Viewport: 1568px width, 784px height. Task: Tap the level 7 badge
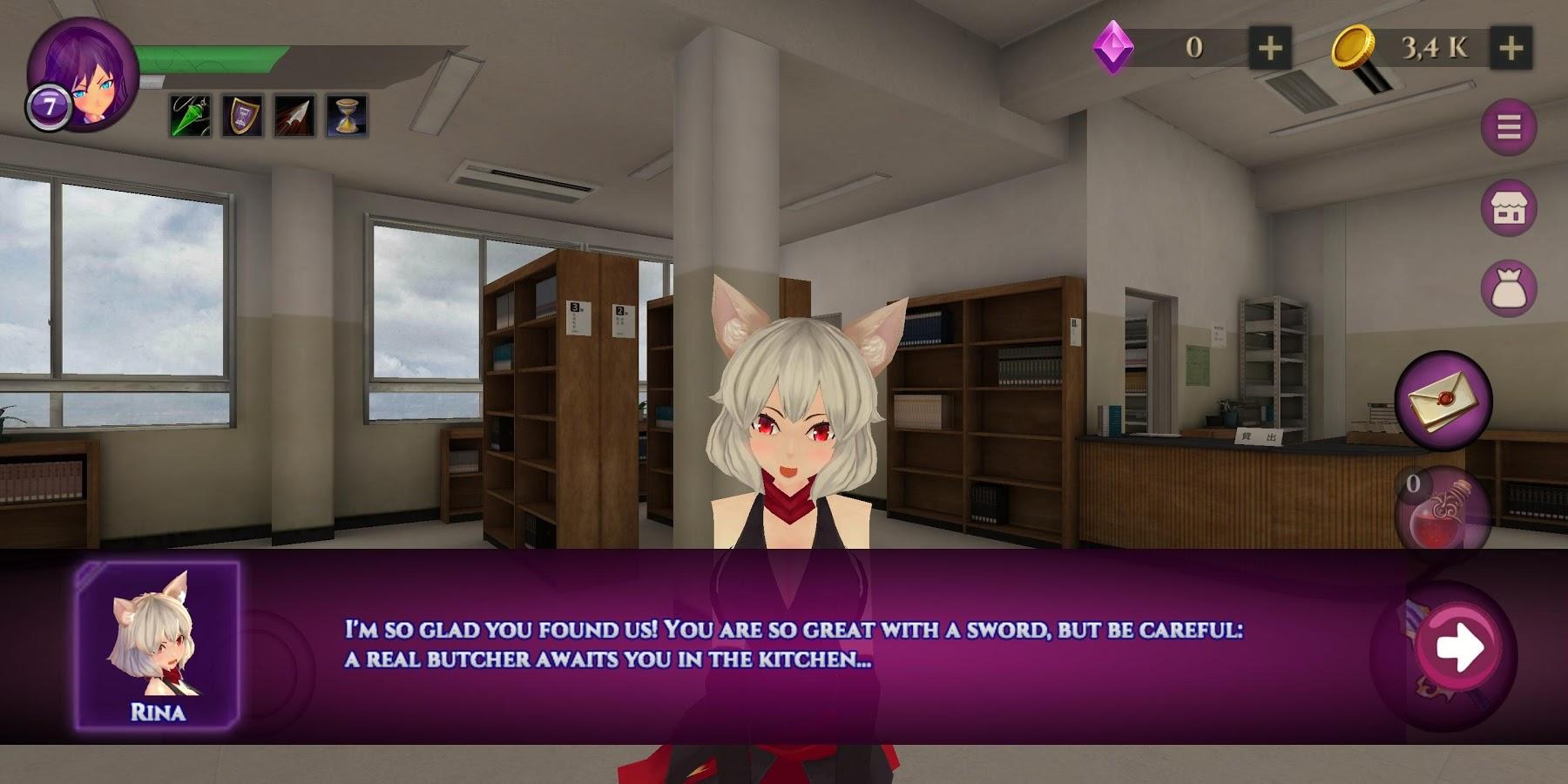point(49,105)
